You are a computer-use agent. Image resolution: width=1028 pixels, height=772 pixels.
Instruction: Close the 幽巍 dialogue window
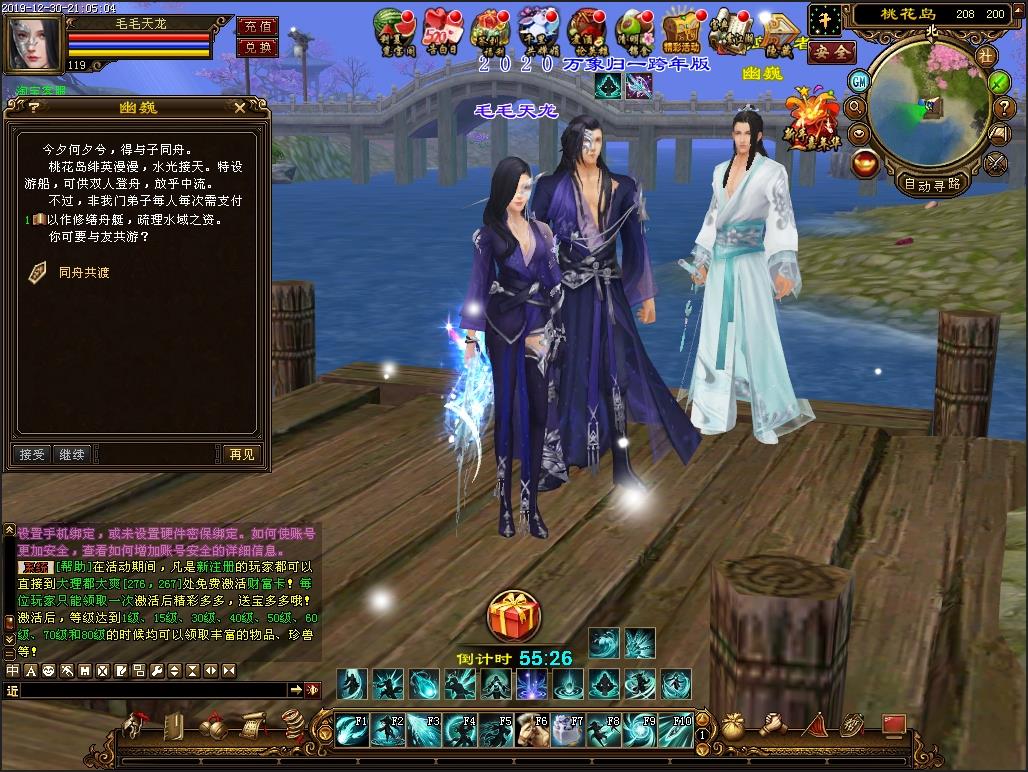(240, 107)
